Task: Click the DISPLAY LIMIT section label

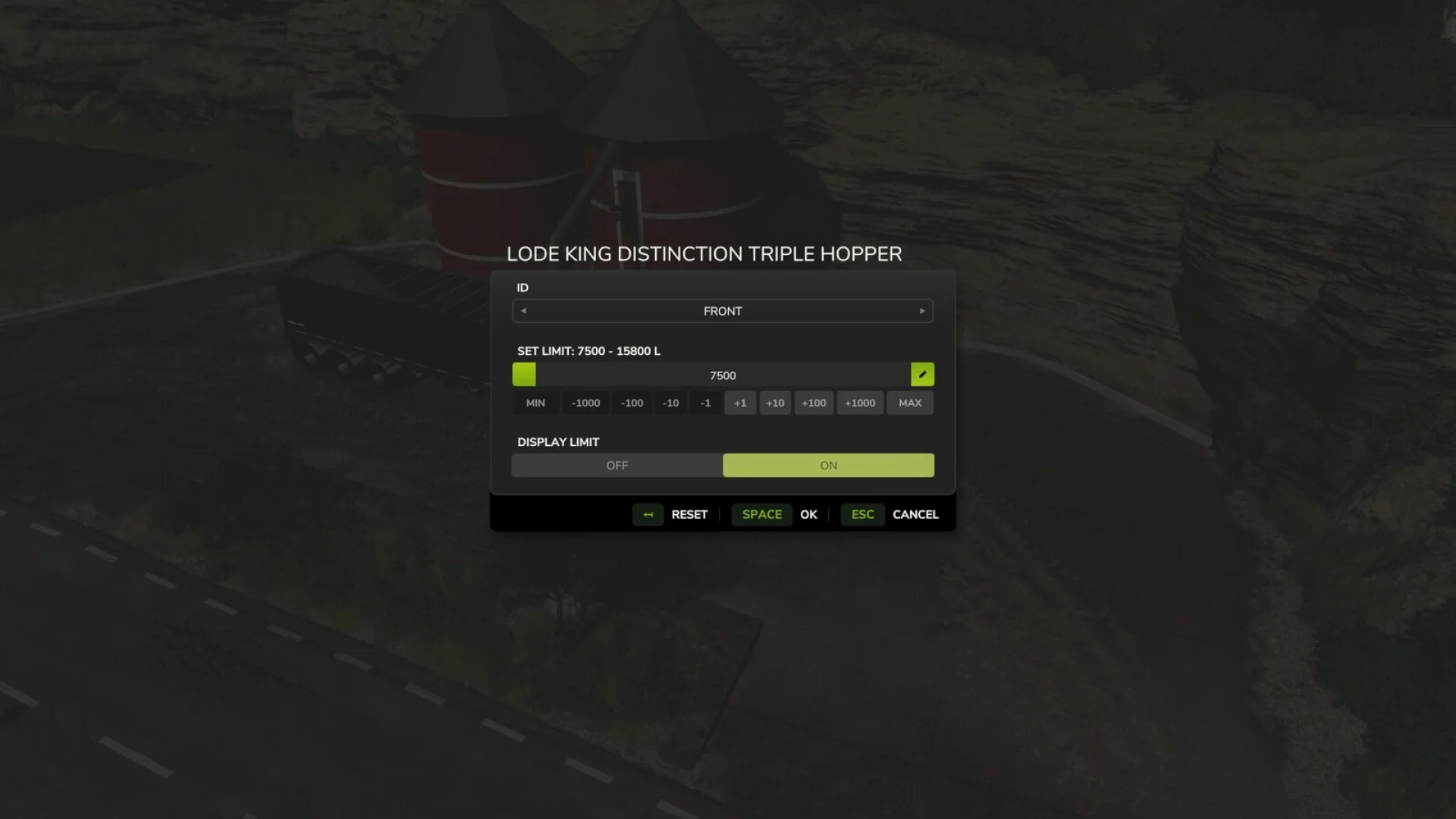Action: (558, 441)
